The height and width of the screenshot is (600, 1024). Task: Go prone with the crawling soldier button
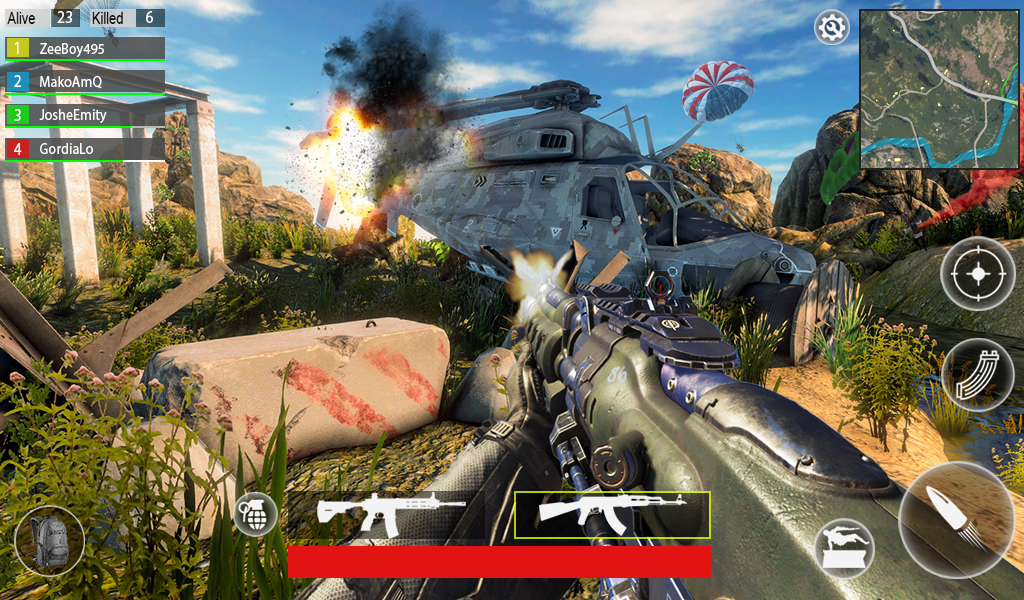[x=844, y=548]
